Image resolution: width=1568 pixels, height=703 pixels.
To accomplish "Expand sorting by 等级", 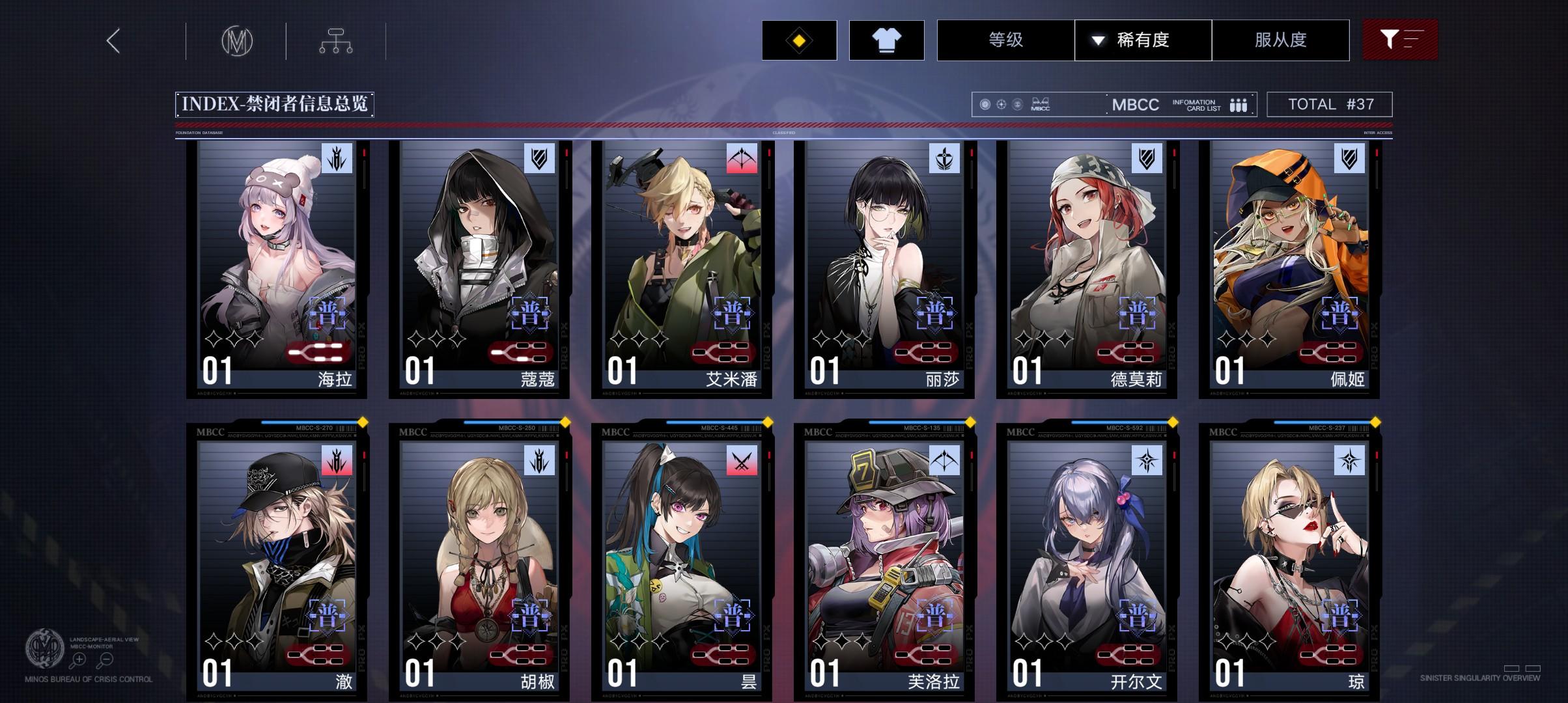I will coord(1005,40).
